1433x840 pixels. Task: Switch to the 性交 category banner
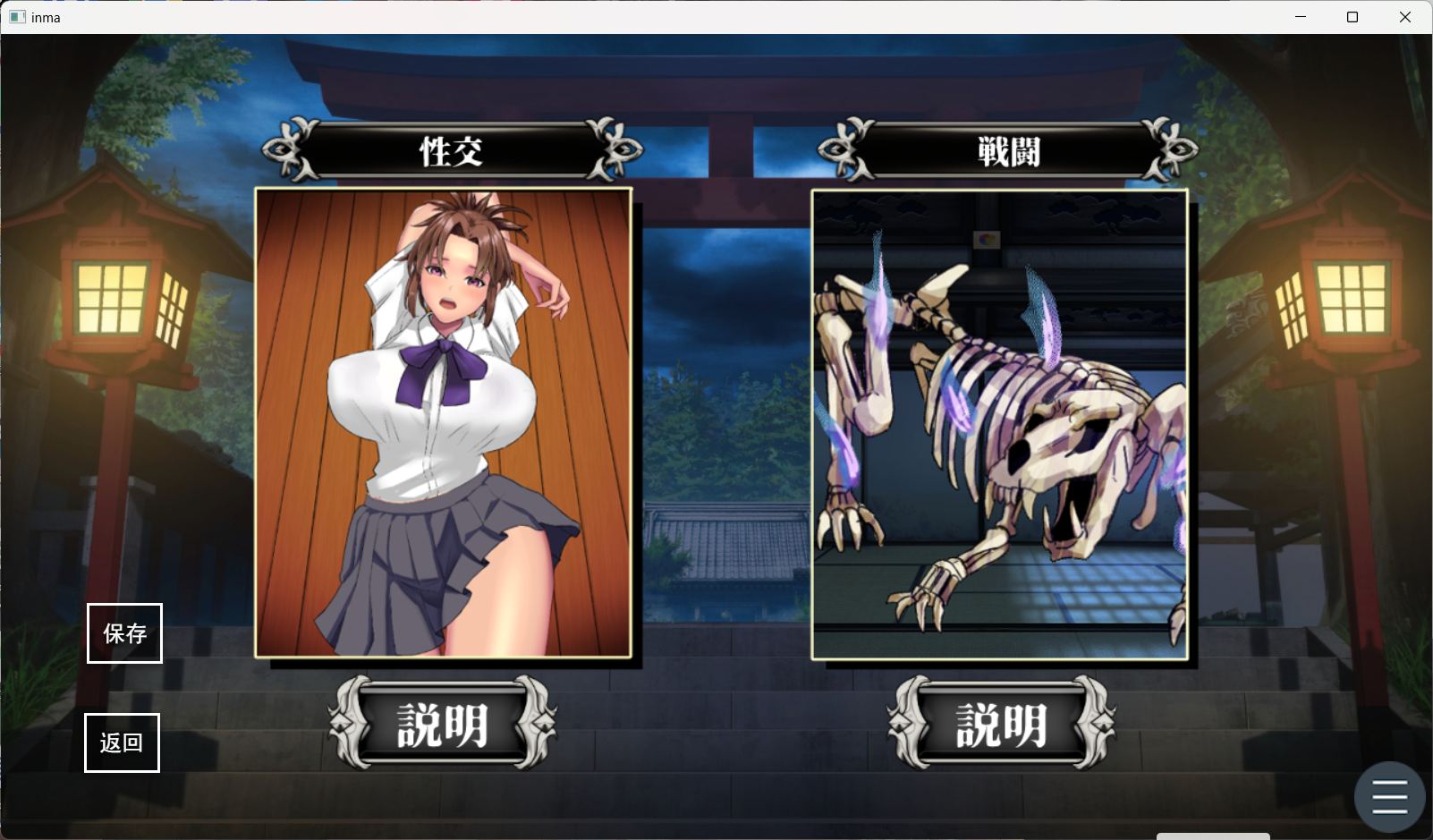[449, 149]
